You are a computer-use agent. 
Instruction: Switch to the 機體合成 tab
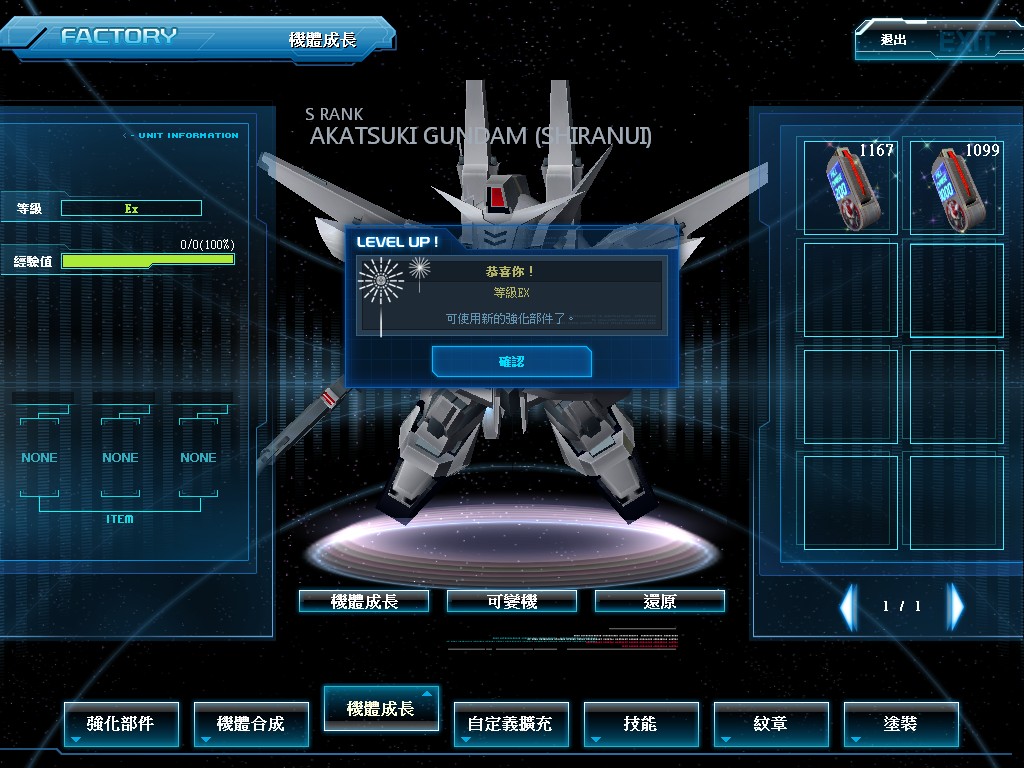point(251,724)
